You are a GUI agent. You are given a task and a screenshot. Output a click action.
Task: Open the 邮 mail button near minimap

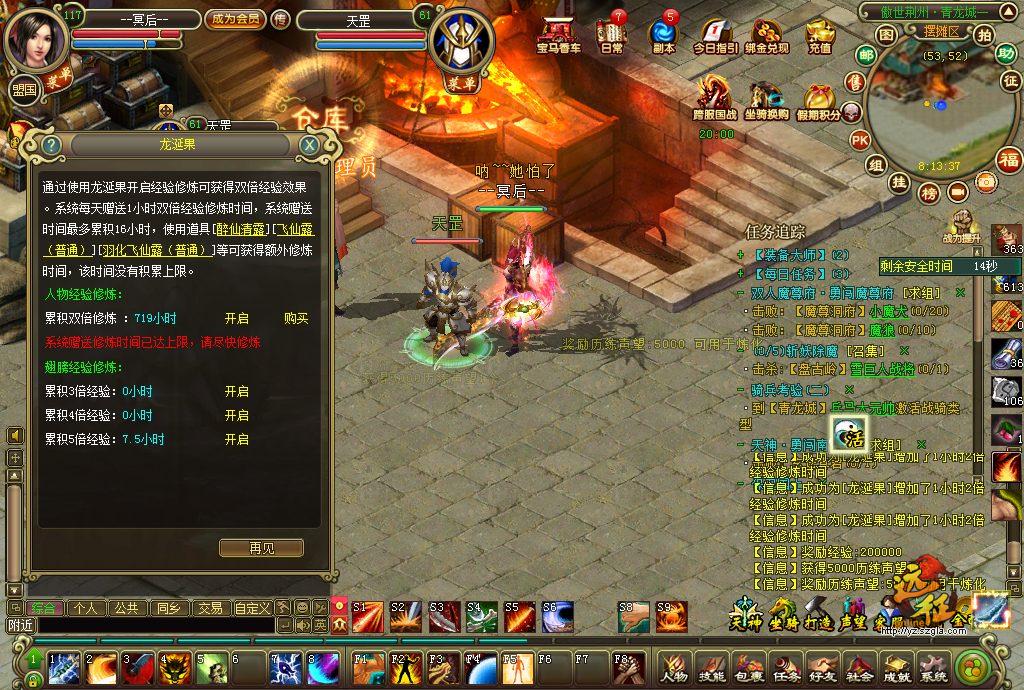click(867, 55)
